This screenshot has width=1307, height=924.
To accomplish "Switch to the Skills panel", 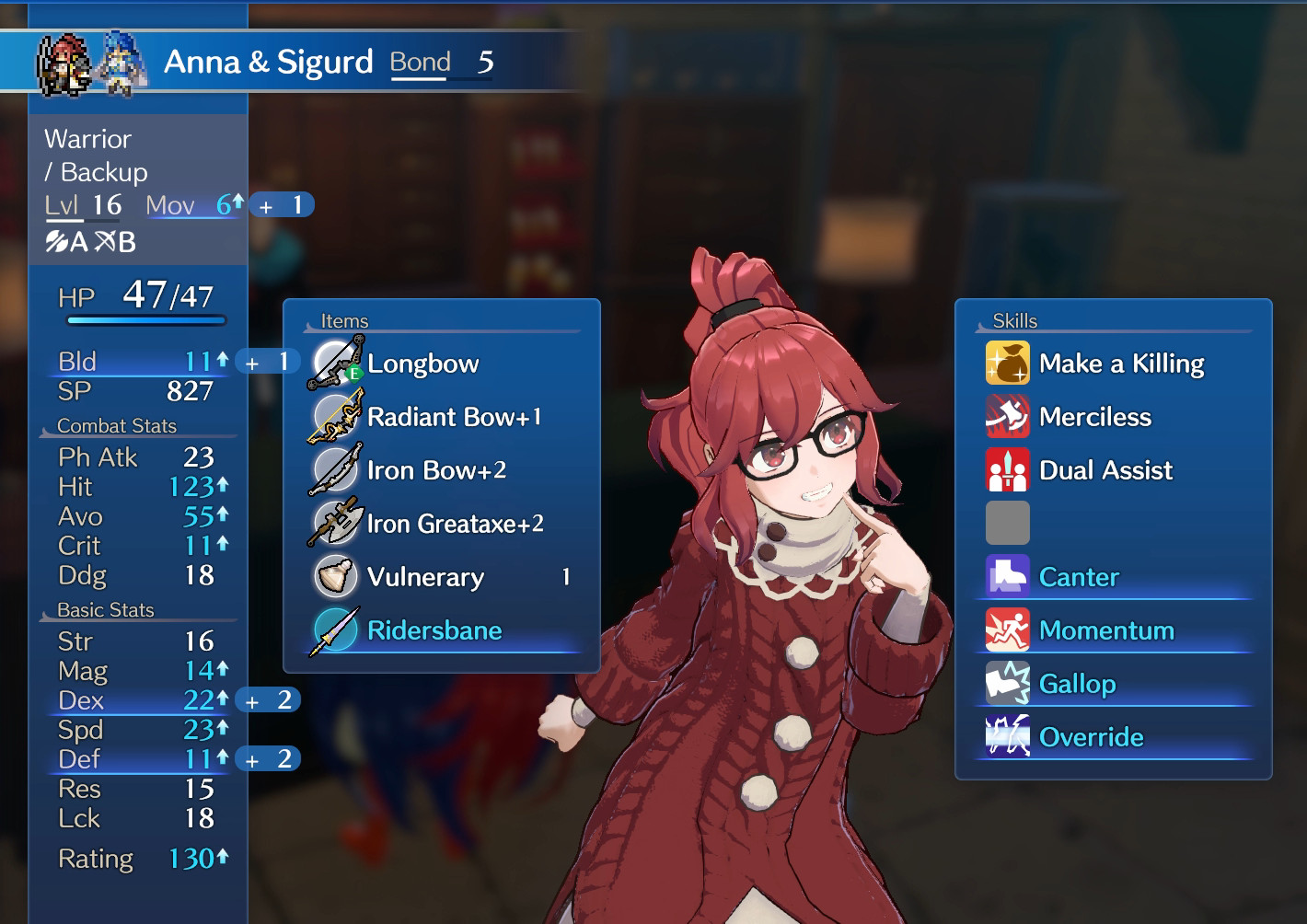I will [x=1014, y=320].
